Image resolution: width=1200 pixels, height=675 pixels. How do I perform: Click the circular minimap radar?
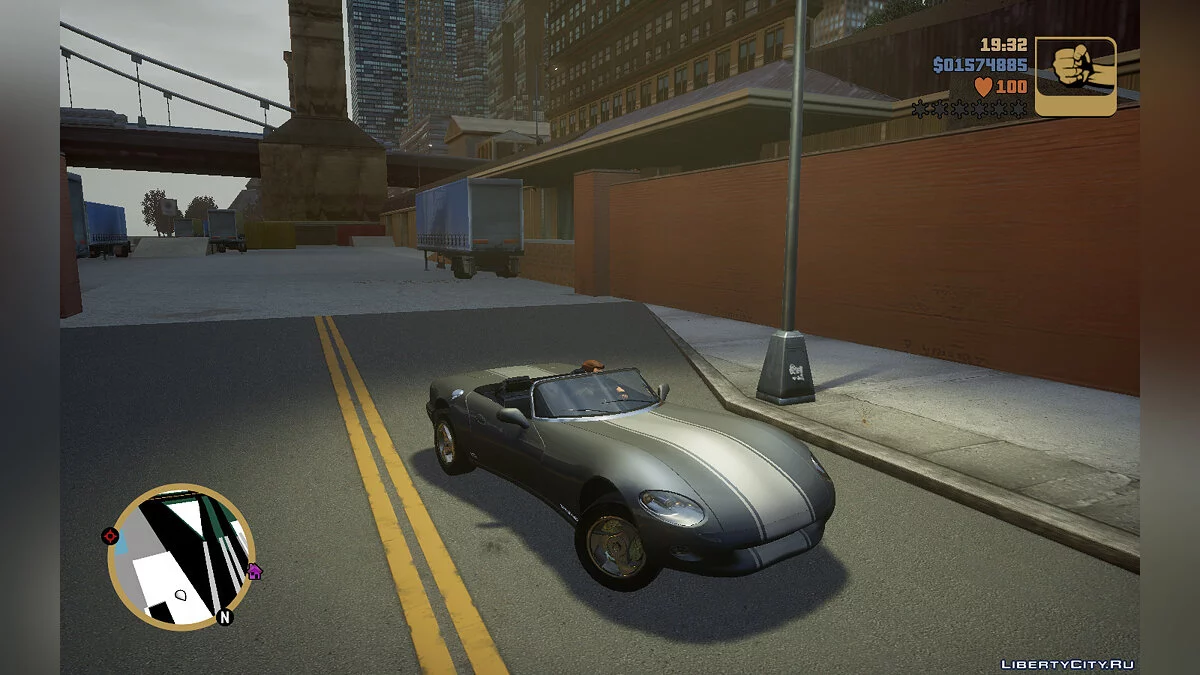pos(181,557)
